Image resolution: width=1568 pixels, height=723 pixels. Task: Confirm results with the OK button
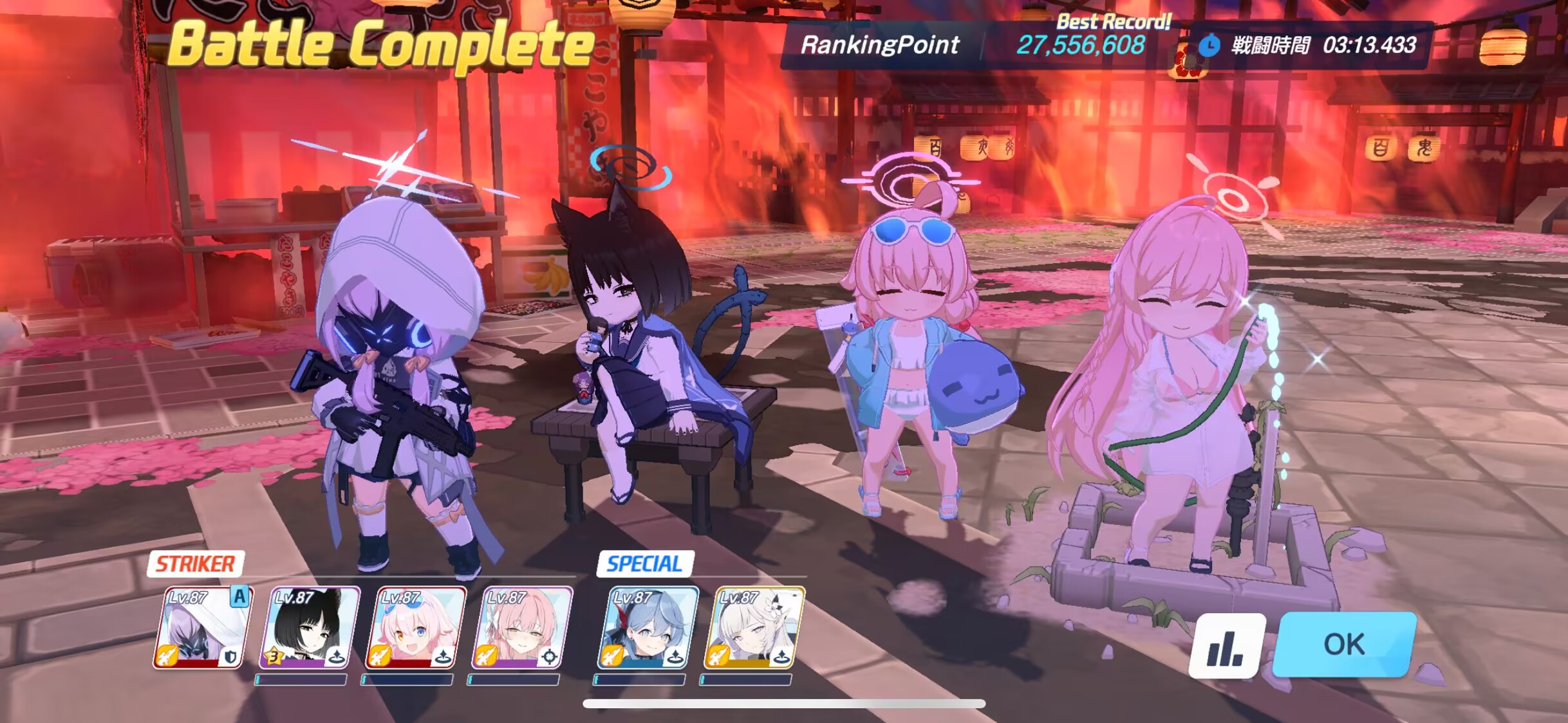(x=1344, y=644)
